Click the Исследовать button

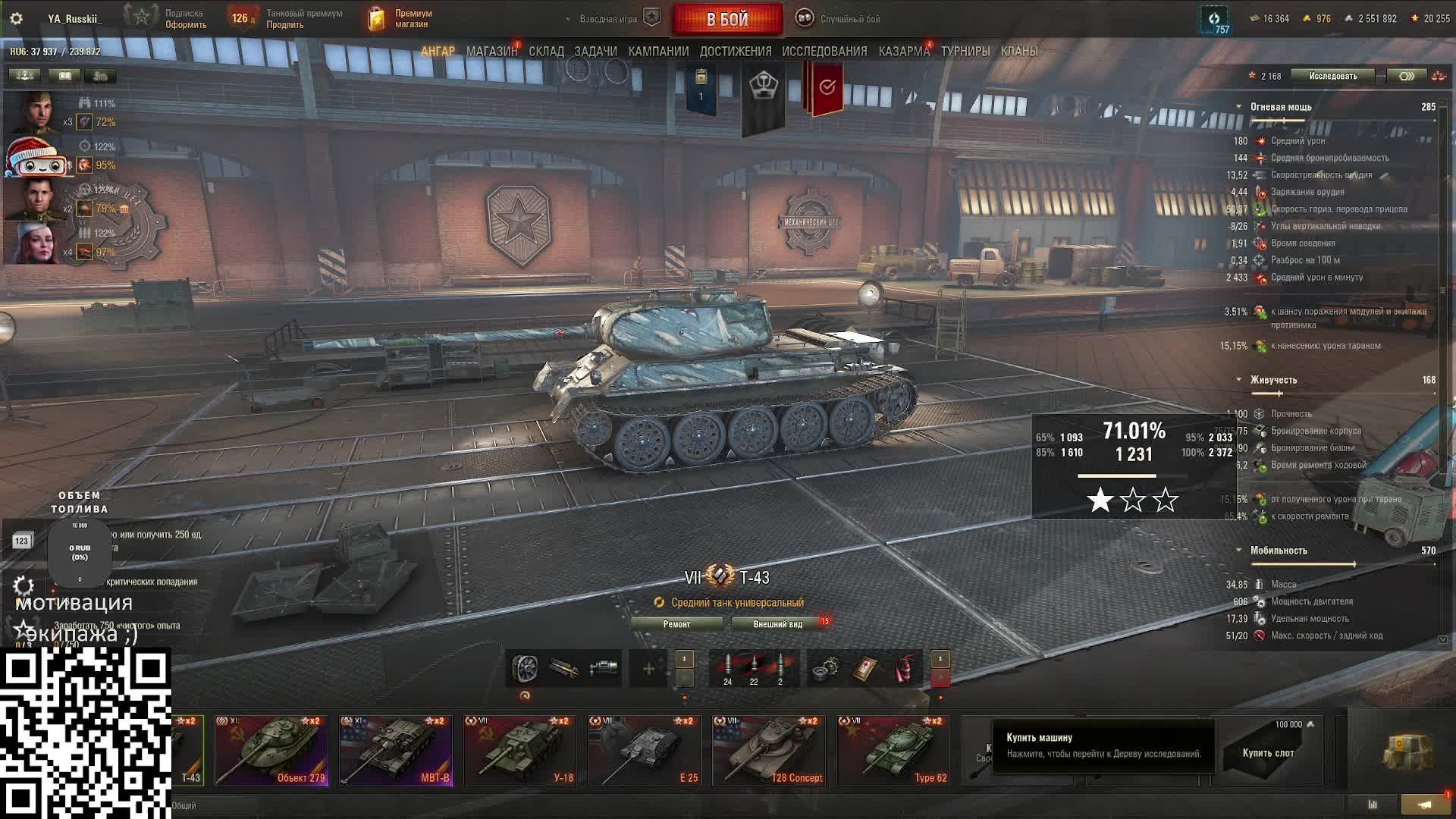[x=1332, y=76]
